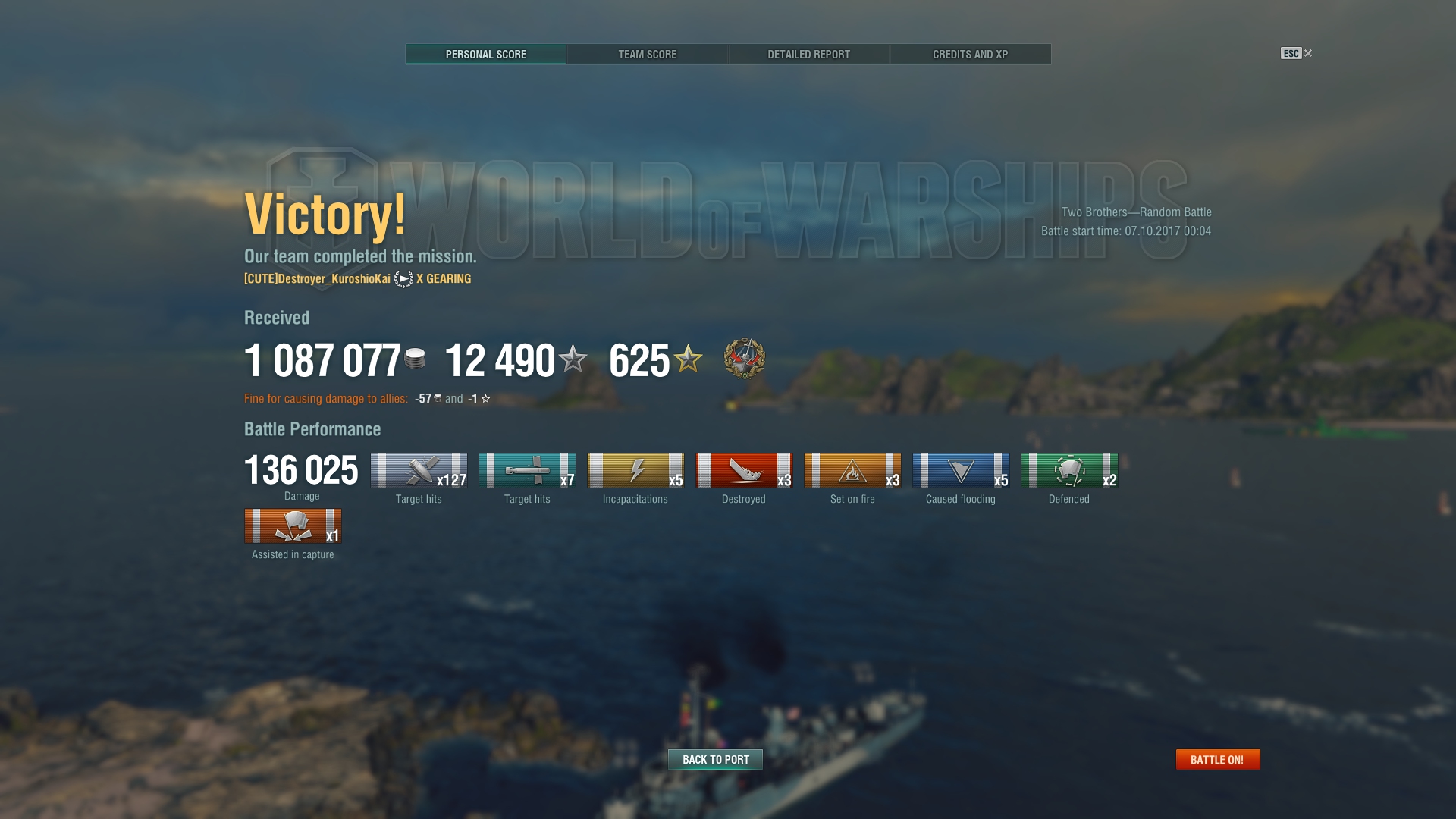Click the green Defended ribbon
The width and height of the screenshot is (1456, 819).
click(x=1069, y=471)
